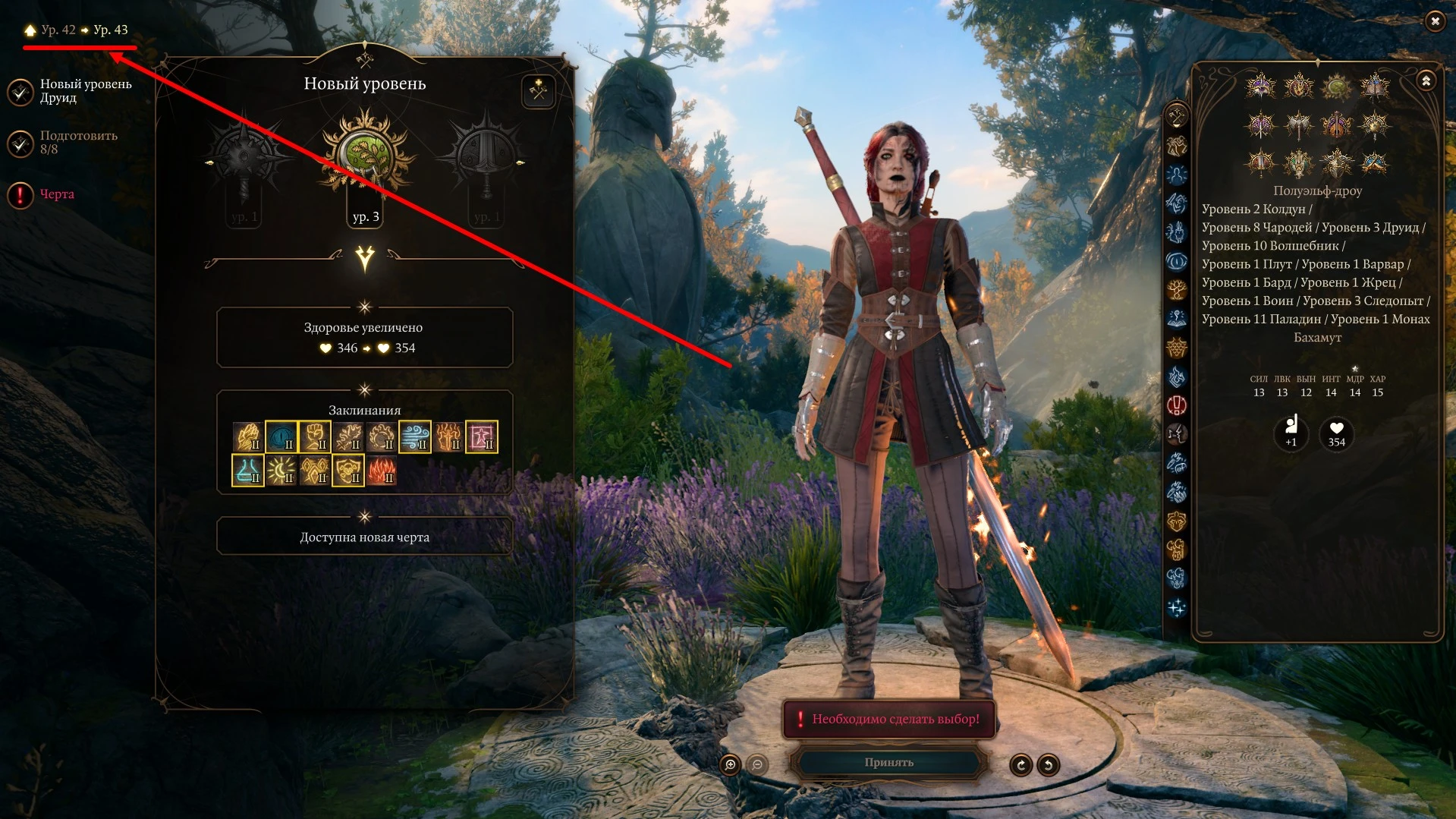Click the multiclass button with the plus
Image resolution: width=1456 pixels, height=819 pixels.
tap(538, 92)
